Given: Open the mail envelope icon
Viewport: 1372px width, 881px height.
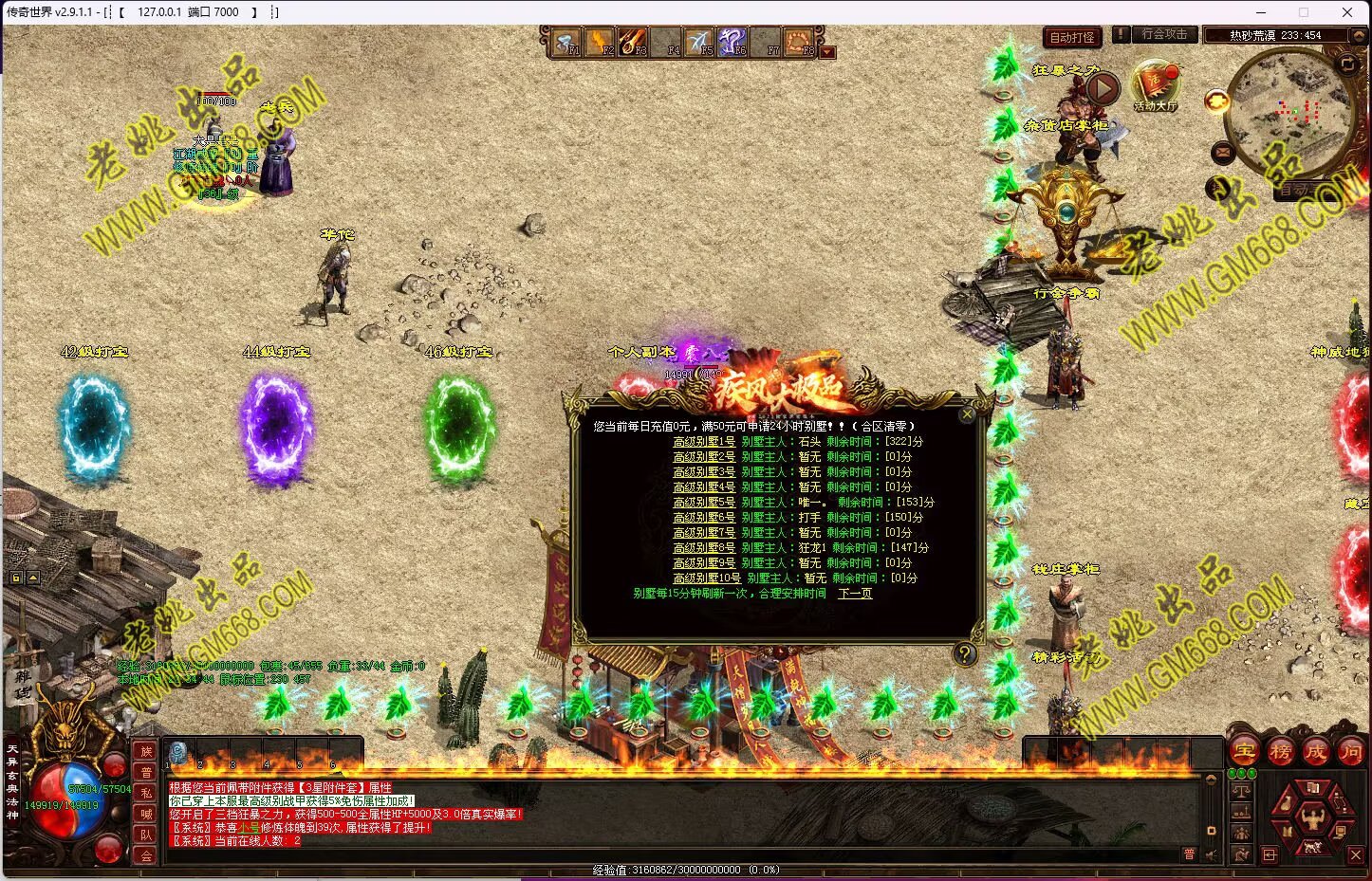Looking at the screenshot, I should coord(1222,152).
